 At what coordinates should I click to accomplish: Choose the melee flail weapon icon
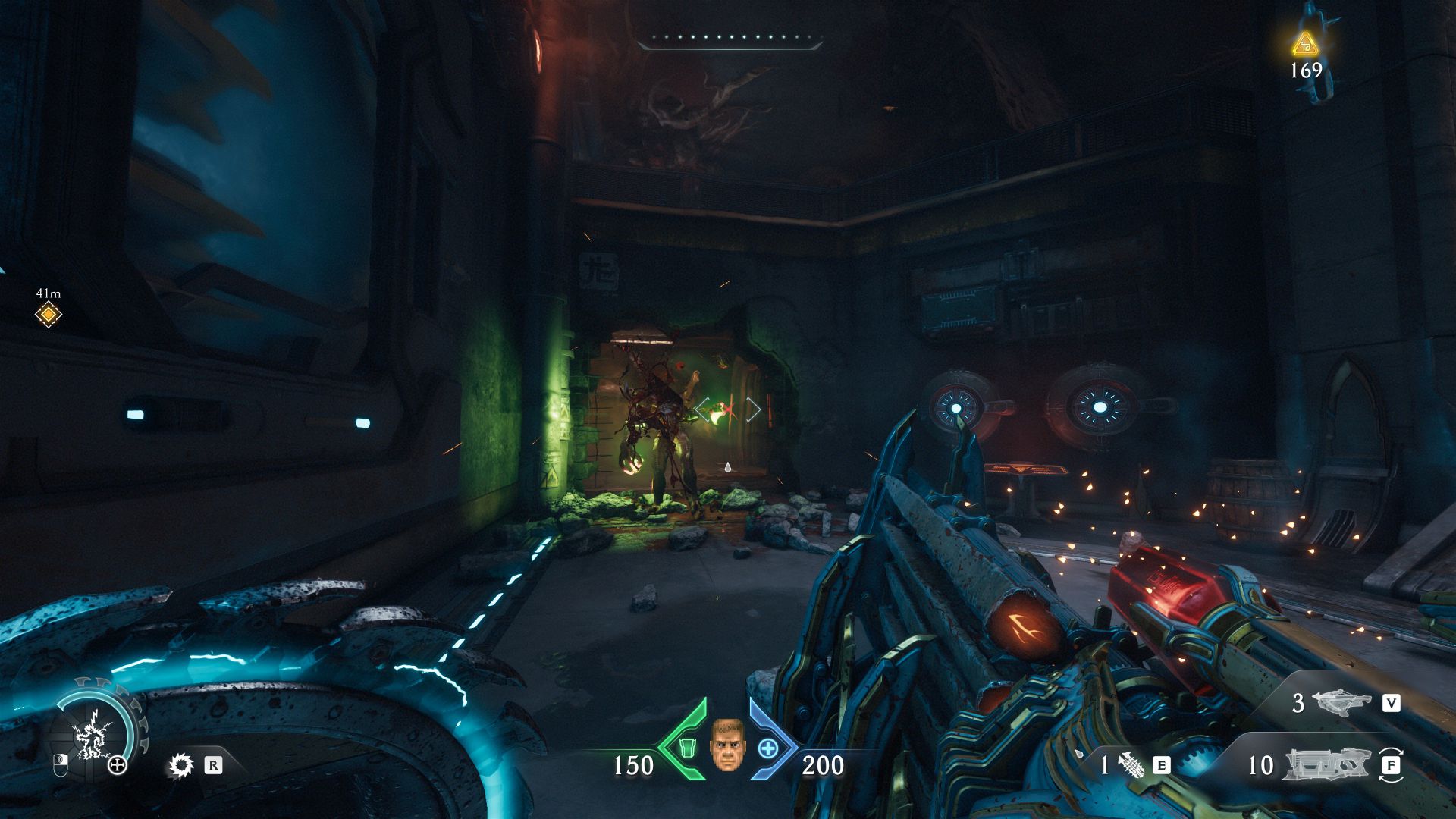tap(1130, 764)
